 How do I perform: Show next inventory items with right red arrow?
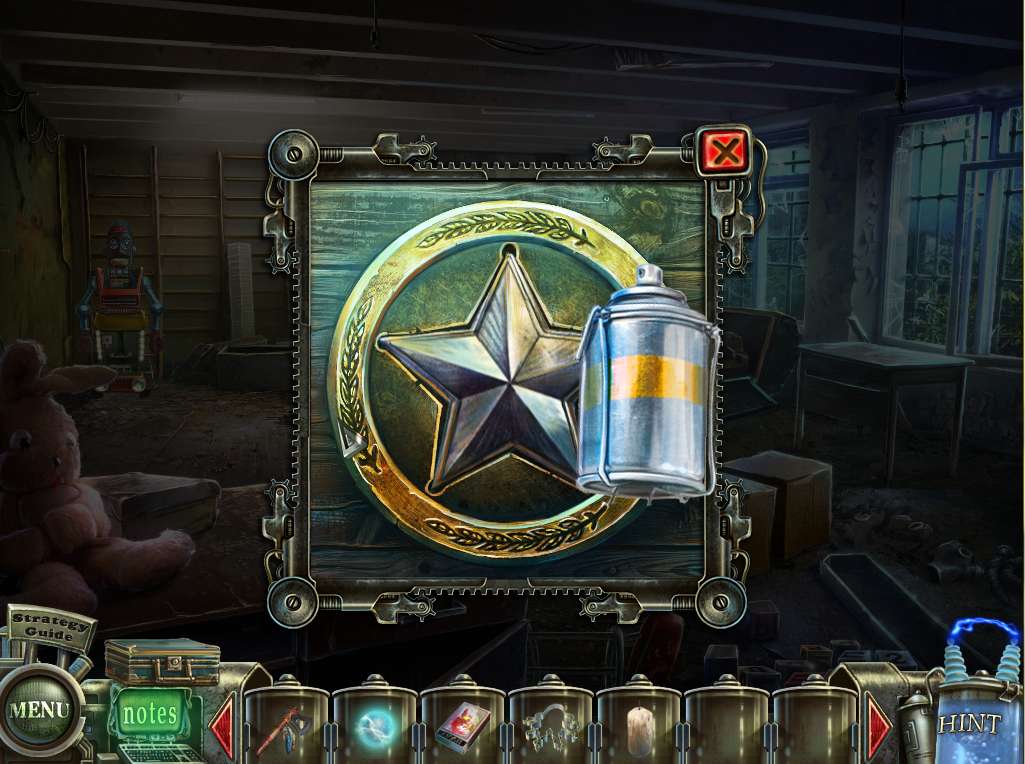878,726
